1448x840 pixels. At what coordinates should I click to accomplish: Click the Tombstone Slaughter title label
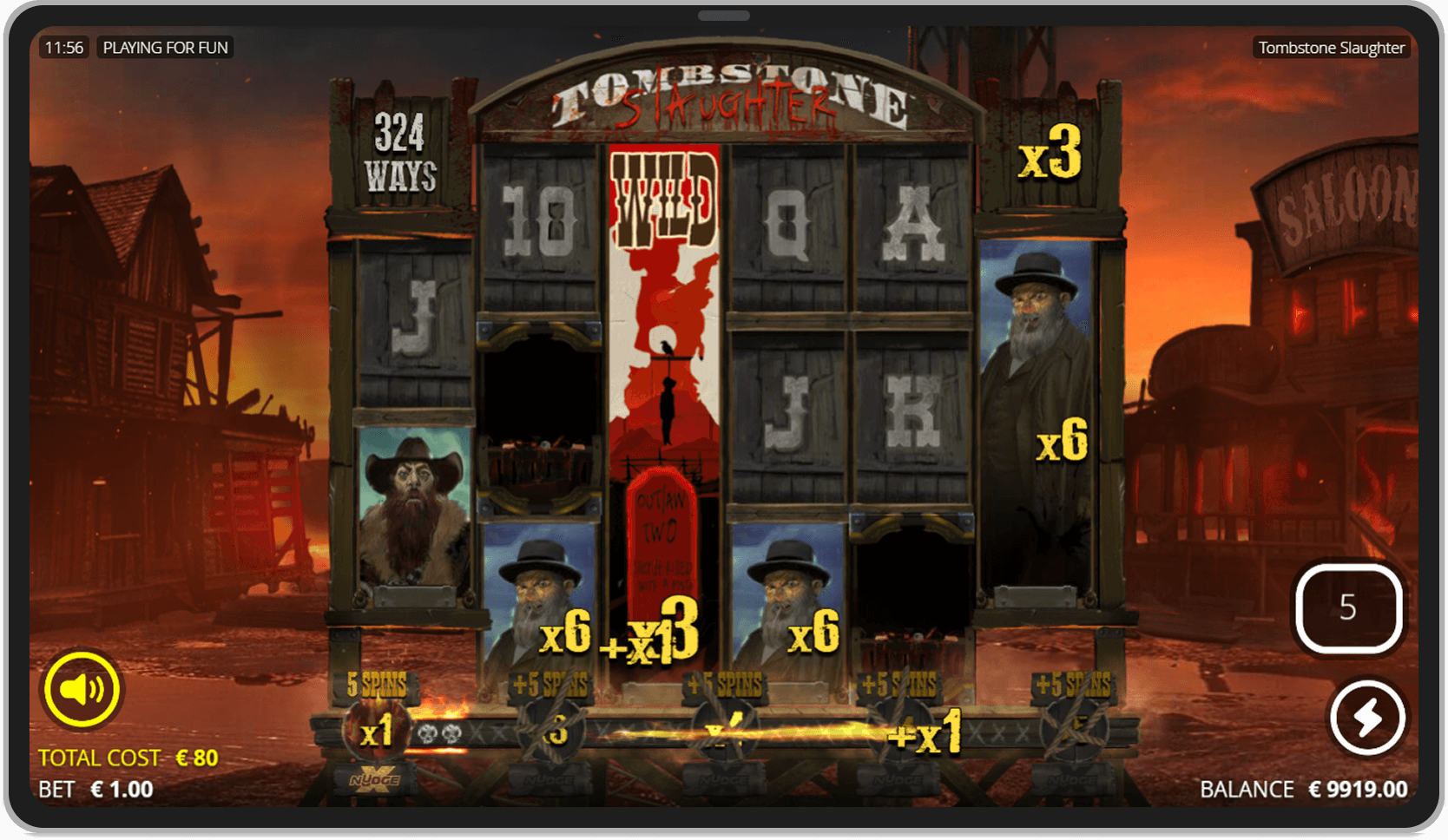coord(1332,48)
